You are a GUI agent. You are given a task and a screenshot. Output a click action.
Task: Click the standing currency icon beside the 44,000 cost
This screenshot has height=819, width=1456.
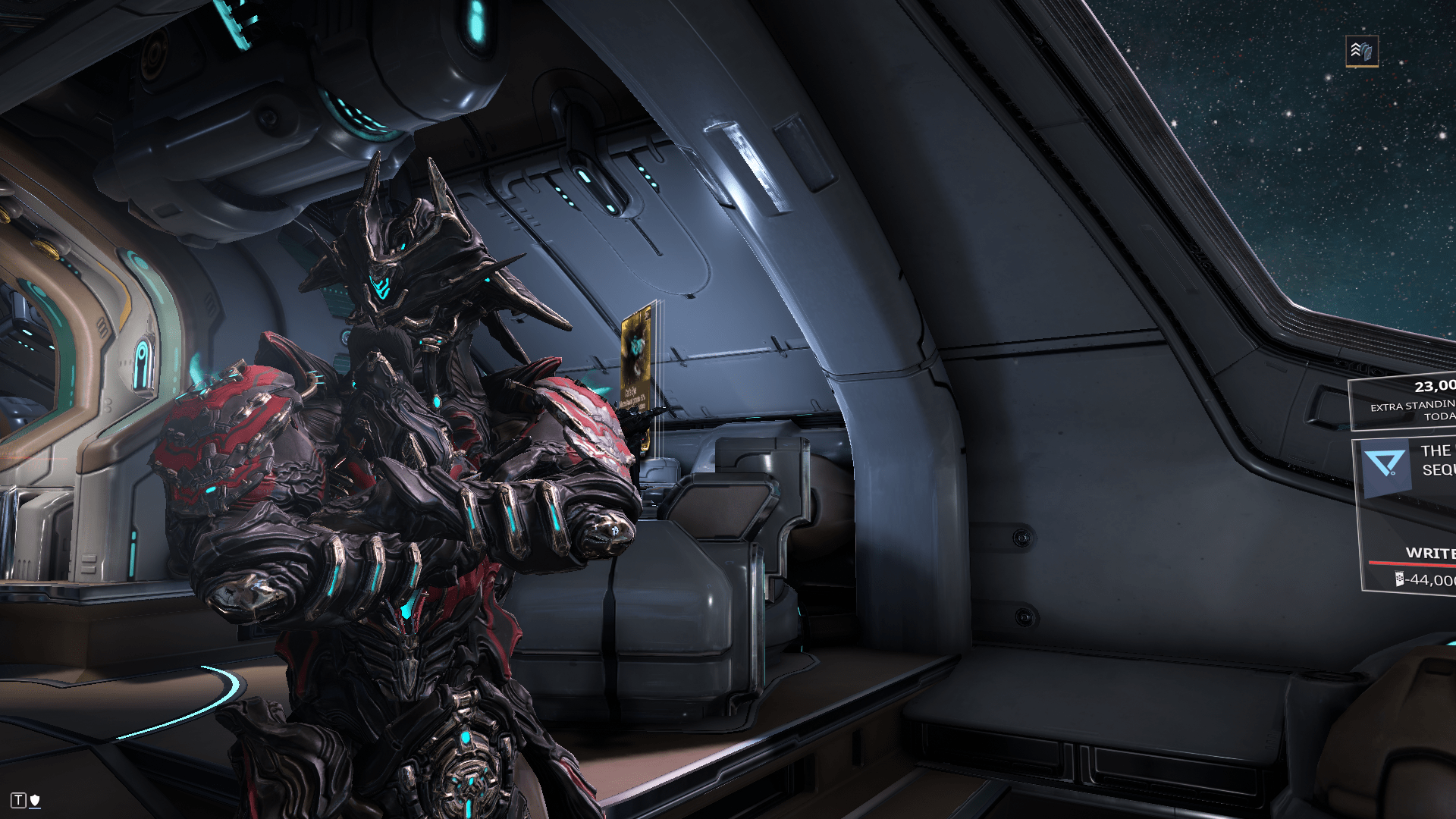click(1400, 579)
